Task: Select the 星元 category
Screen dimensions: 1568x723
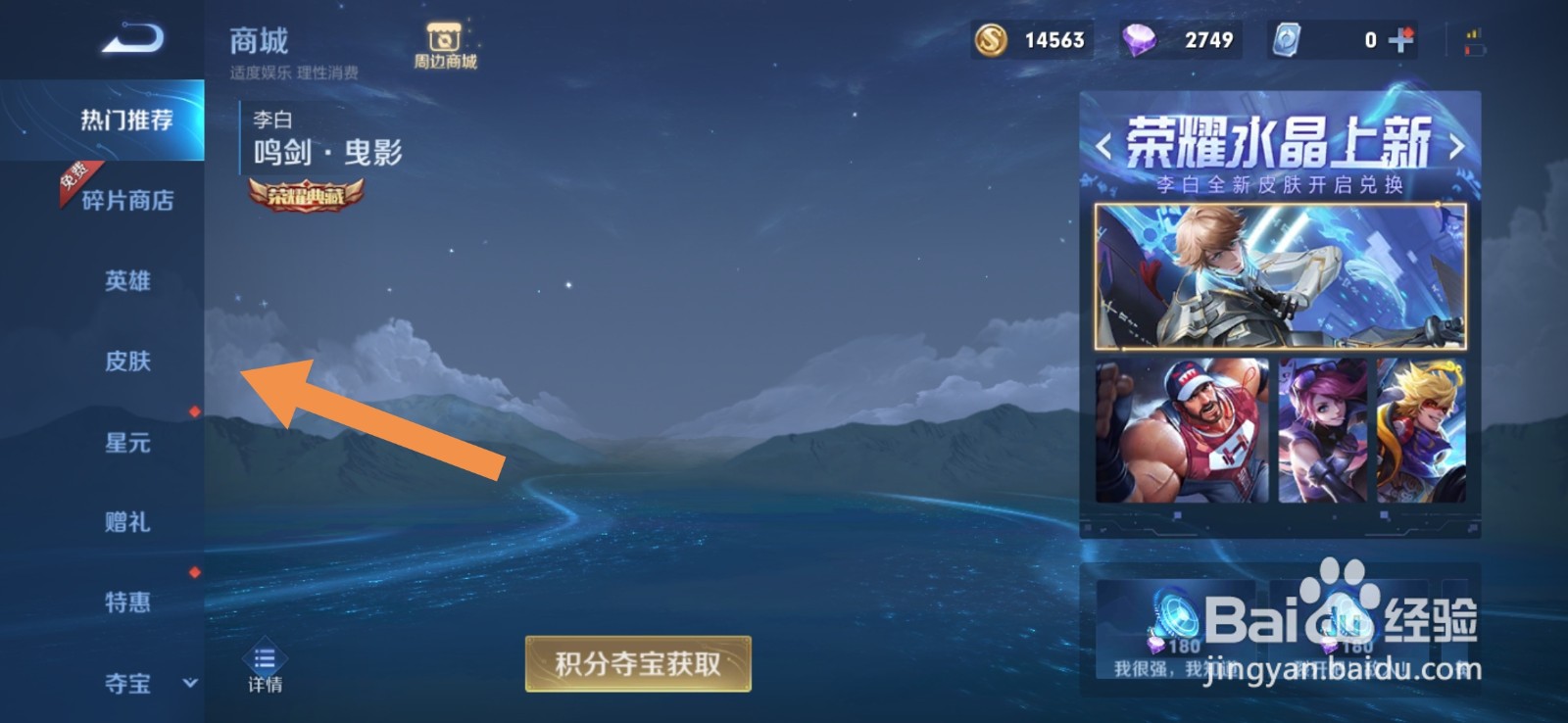Action: [x=125, y=443]
